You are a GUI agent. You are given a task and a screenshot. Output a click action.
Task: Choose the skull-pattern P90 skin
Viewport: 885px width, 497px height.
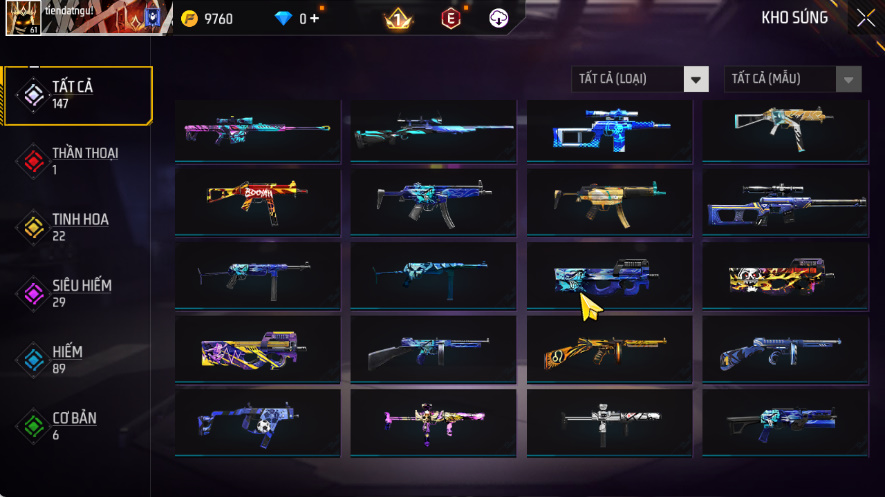click(x=784, y=274)
